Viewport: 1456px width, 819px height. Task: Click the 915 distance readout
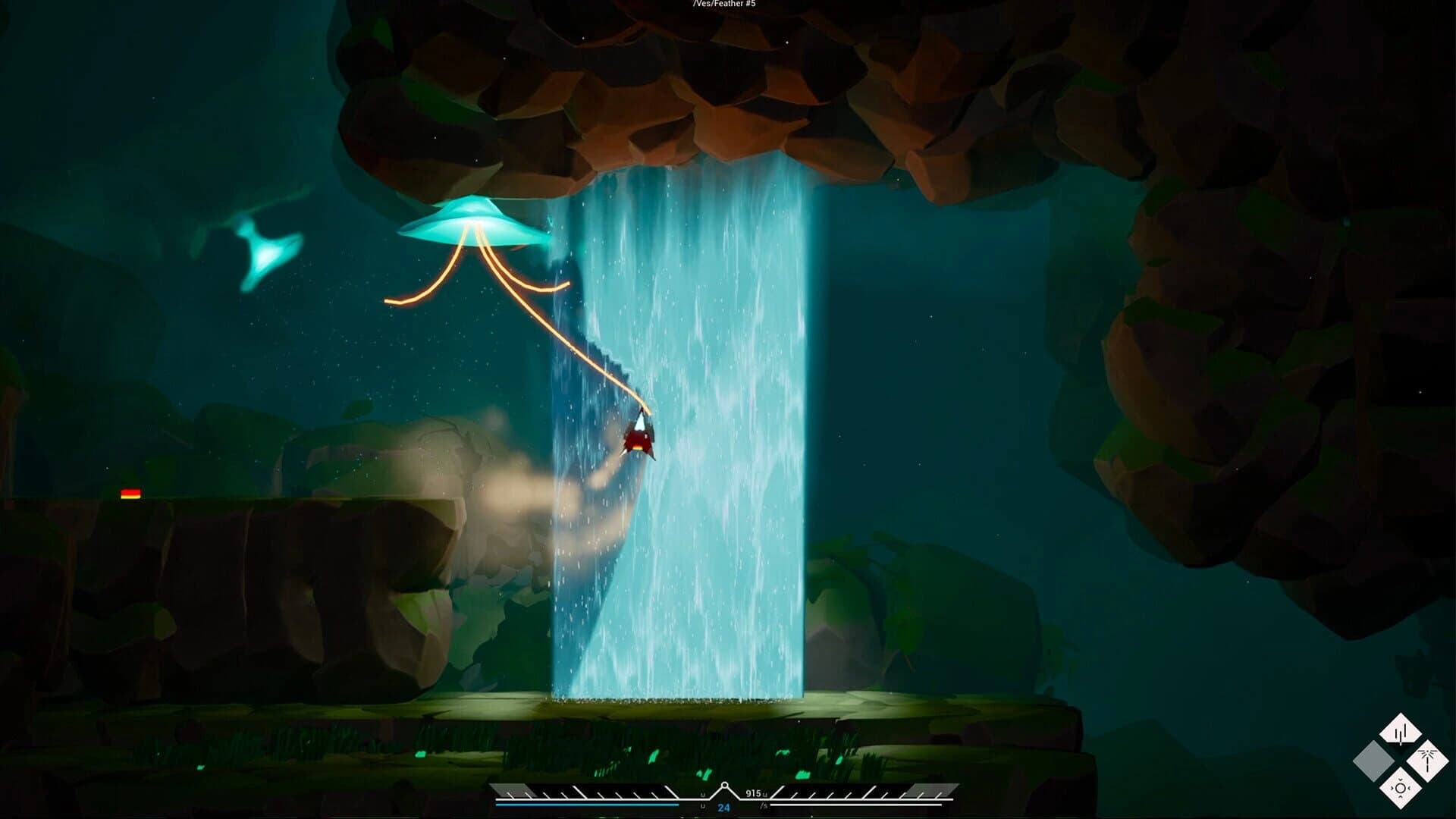[753, 792]
